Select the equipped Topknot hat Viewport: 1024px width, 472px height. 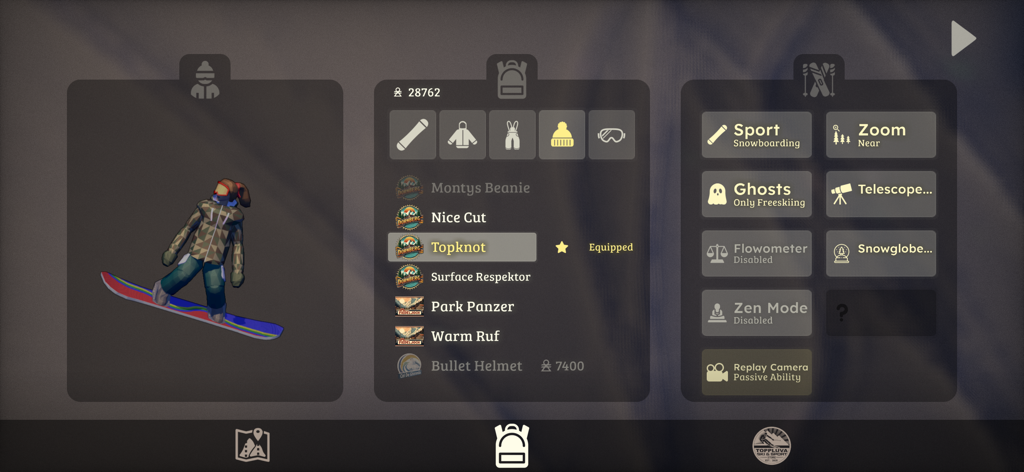(x=462, y=247)
